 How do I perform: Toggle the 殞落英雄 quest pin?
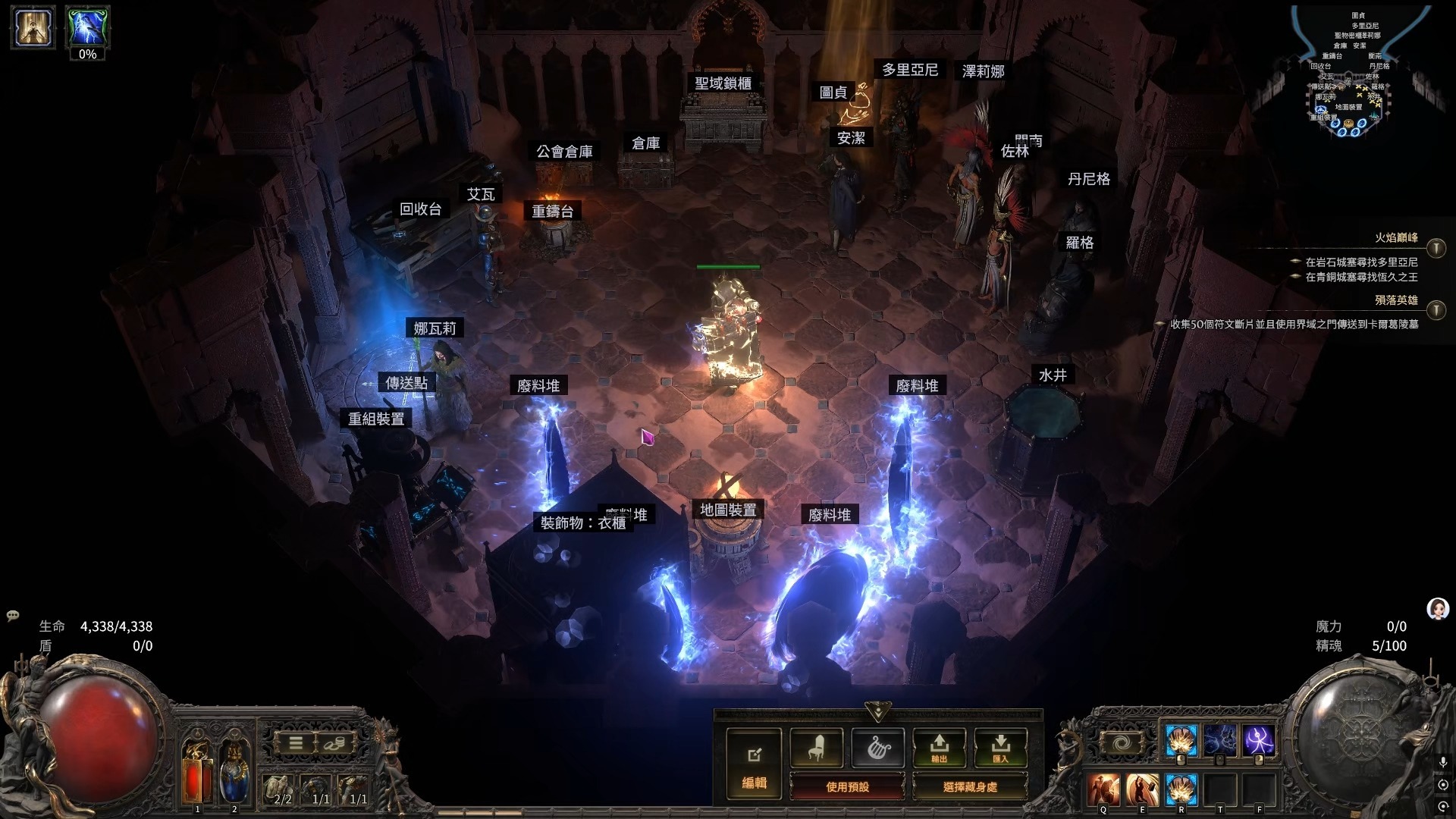click(x=1436, y=310)
